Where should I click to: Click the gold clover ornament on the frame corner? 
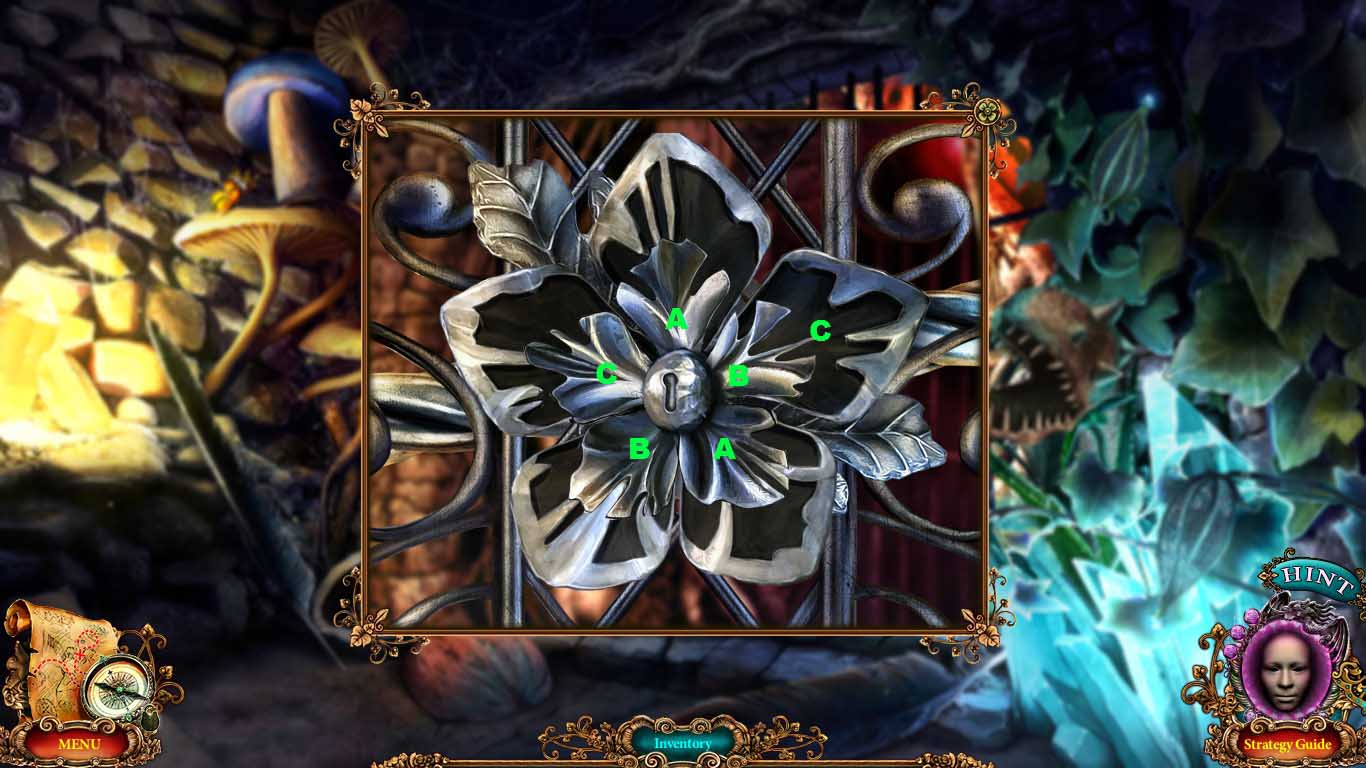tap(987, 110)
